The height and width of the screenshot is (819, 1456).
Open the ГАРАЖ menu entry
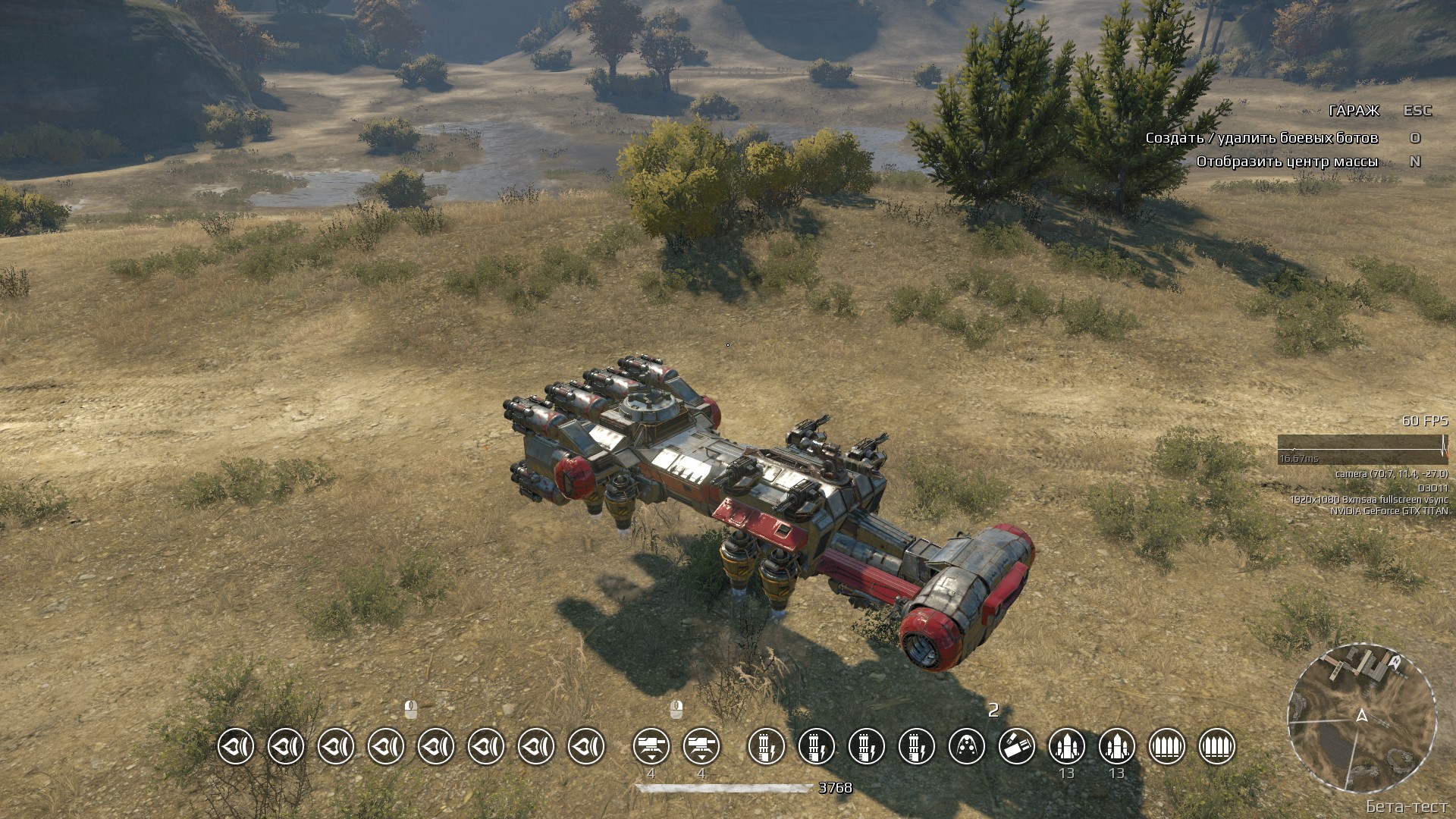point(1353,111)
